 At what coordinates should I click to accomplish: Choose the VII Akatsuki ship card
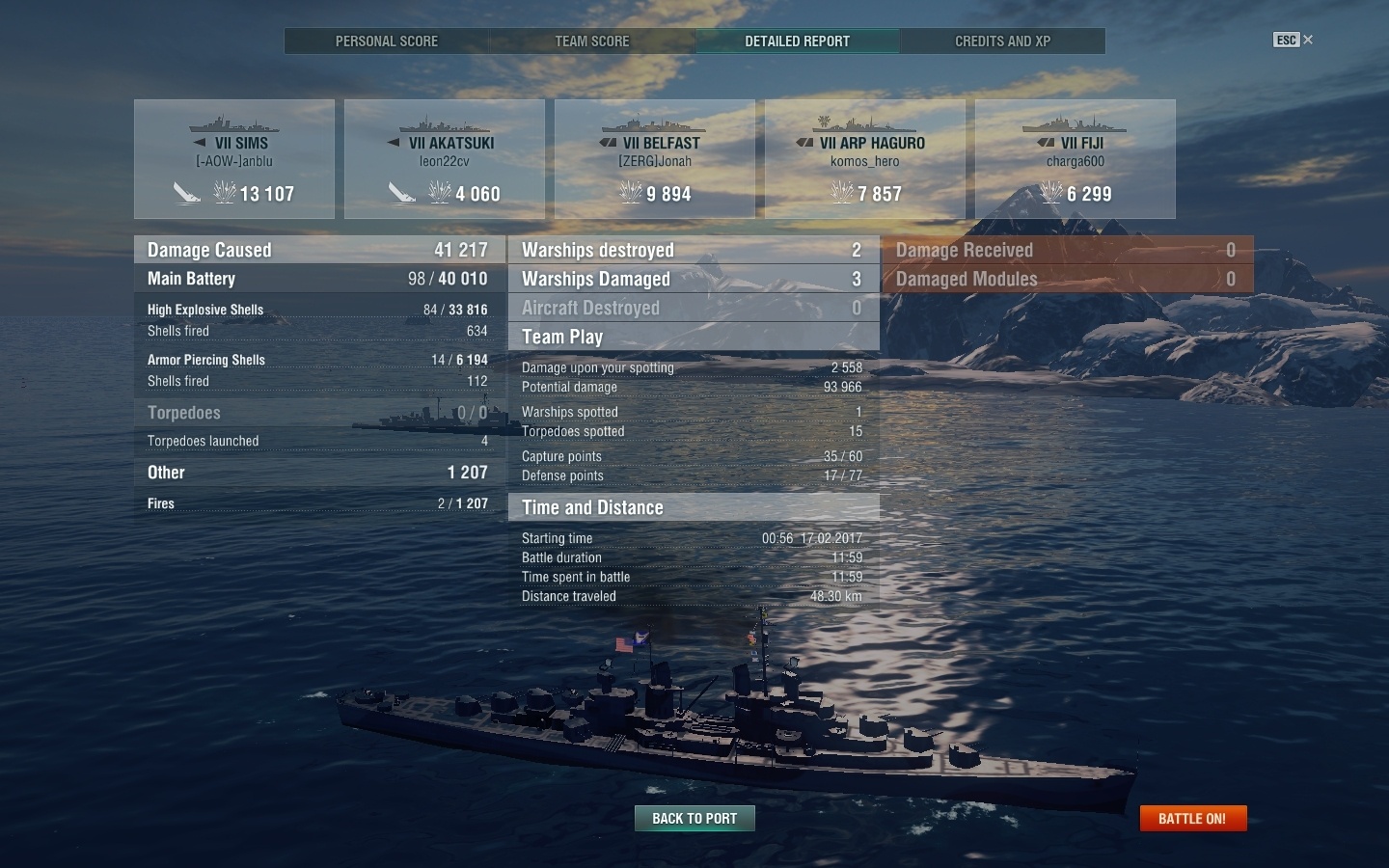(445, 159)
